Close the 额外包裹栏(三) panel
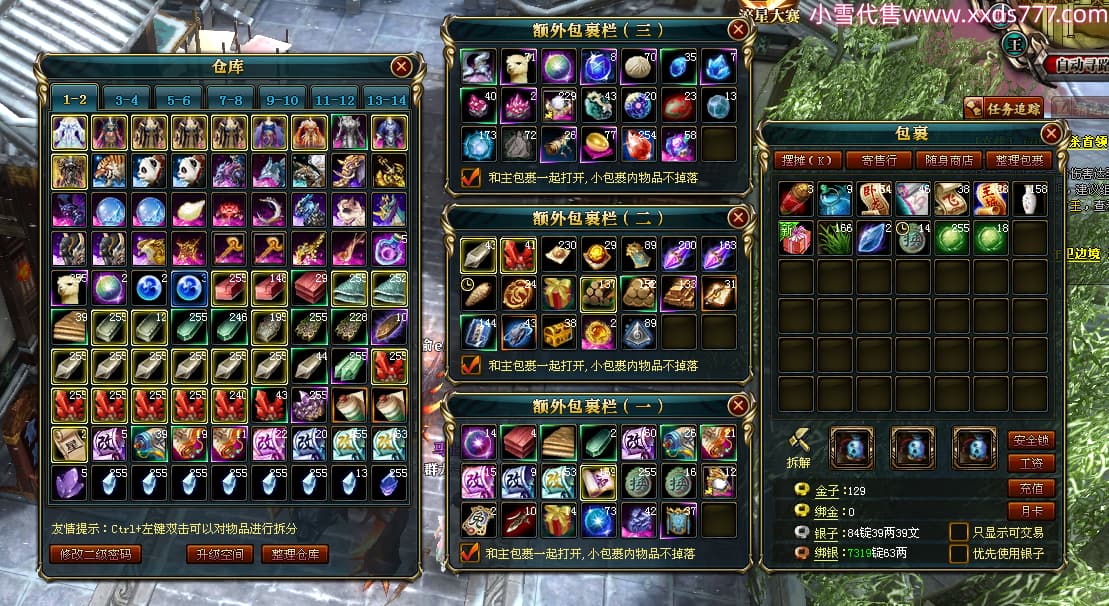 pyautogui.click(x=738, y=30)
